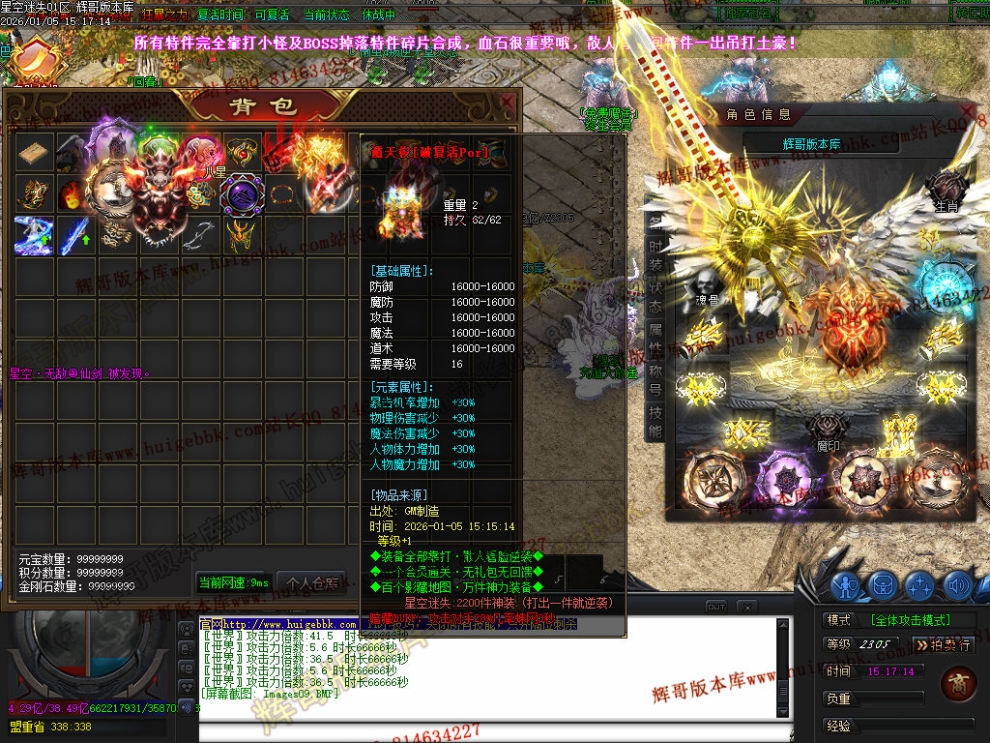Image resolution: width=990 pixels, height=743 pixels.
Task: Select the purple octagon rune item
Action: [x=241, y=193]
